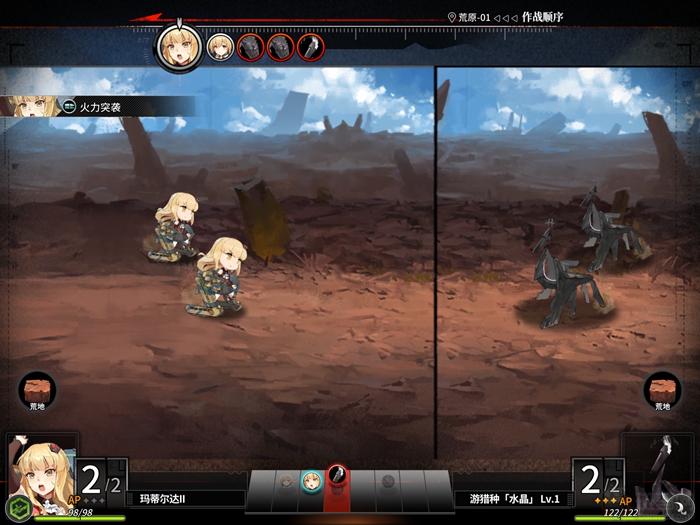Click the green hexagon icon beside the player portrait
This screenshot has height=525, width=700.
pyautogui.click(x=15, y=506)
